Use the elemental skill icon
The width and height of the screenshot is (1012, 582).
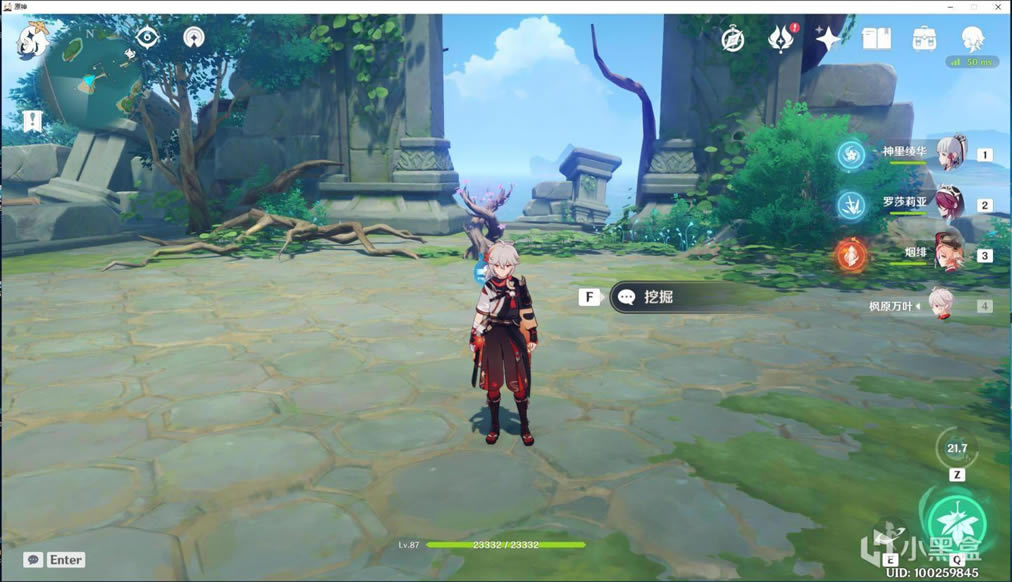890,536
